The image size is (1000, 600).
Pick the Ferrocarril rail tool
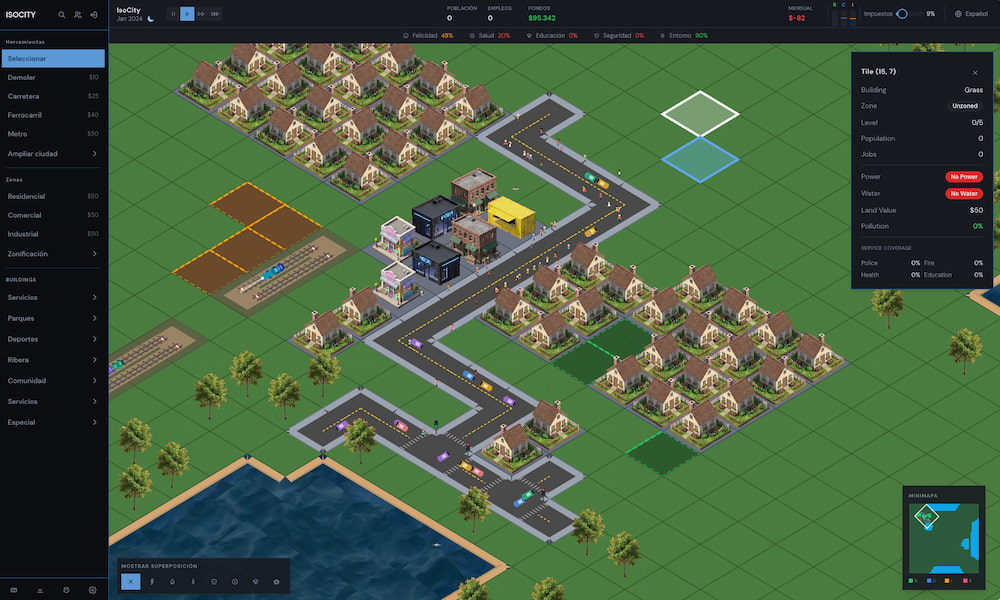click(53, 115)
